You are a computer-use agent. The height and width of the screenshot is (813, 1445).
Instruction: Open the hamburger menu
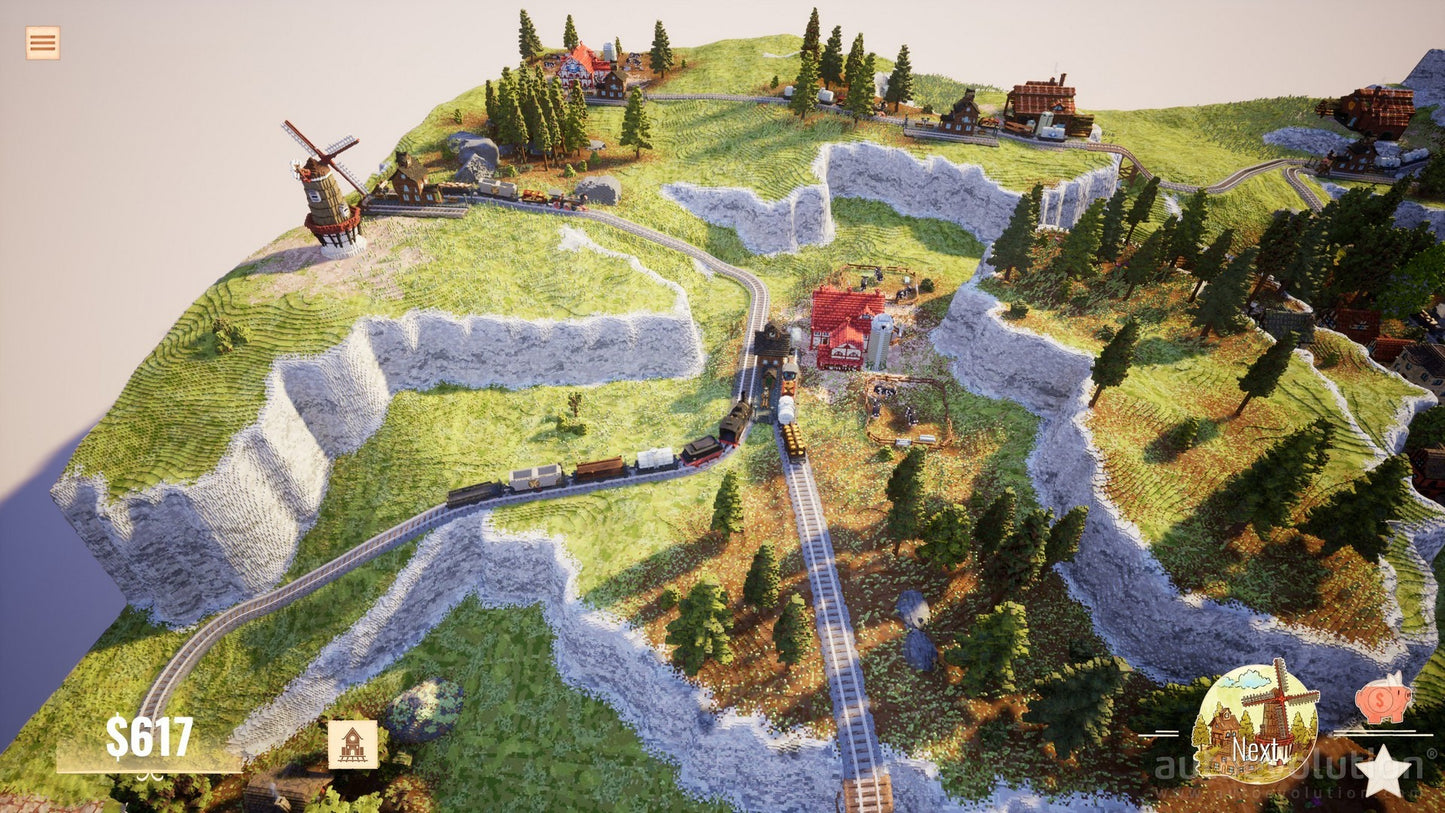(x=42, y=43)
